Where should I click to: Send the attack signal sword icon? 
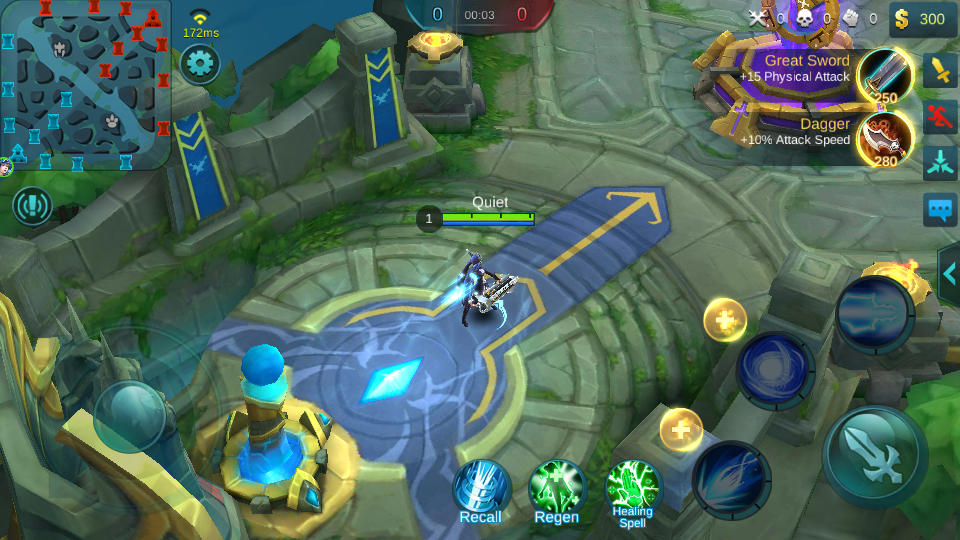(x=940, y=70)
